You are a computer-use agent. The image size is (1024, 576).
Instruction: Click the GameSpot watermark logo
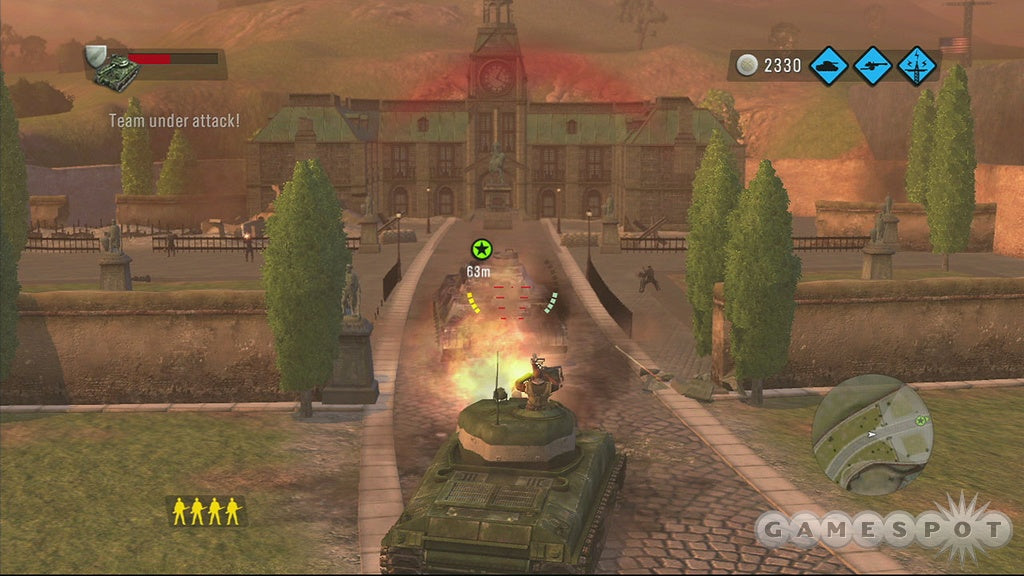coord(883,527)
